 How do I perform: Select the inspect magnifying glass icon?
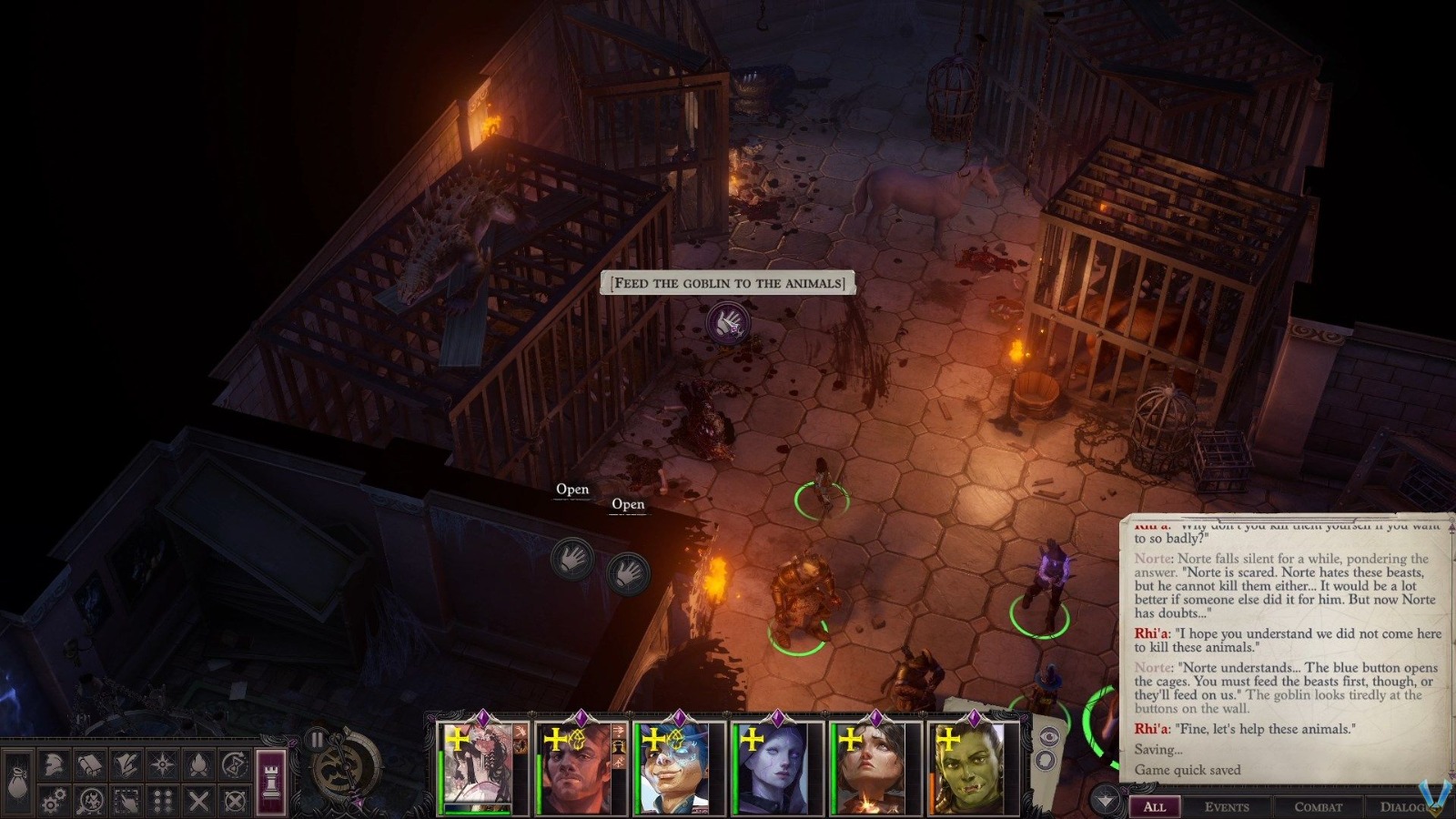pyautogui.click(x=88, y=801)
